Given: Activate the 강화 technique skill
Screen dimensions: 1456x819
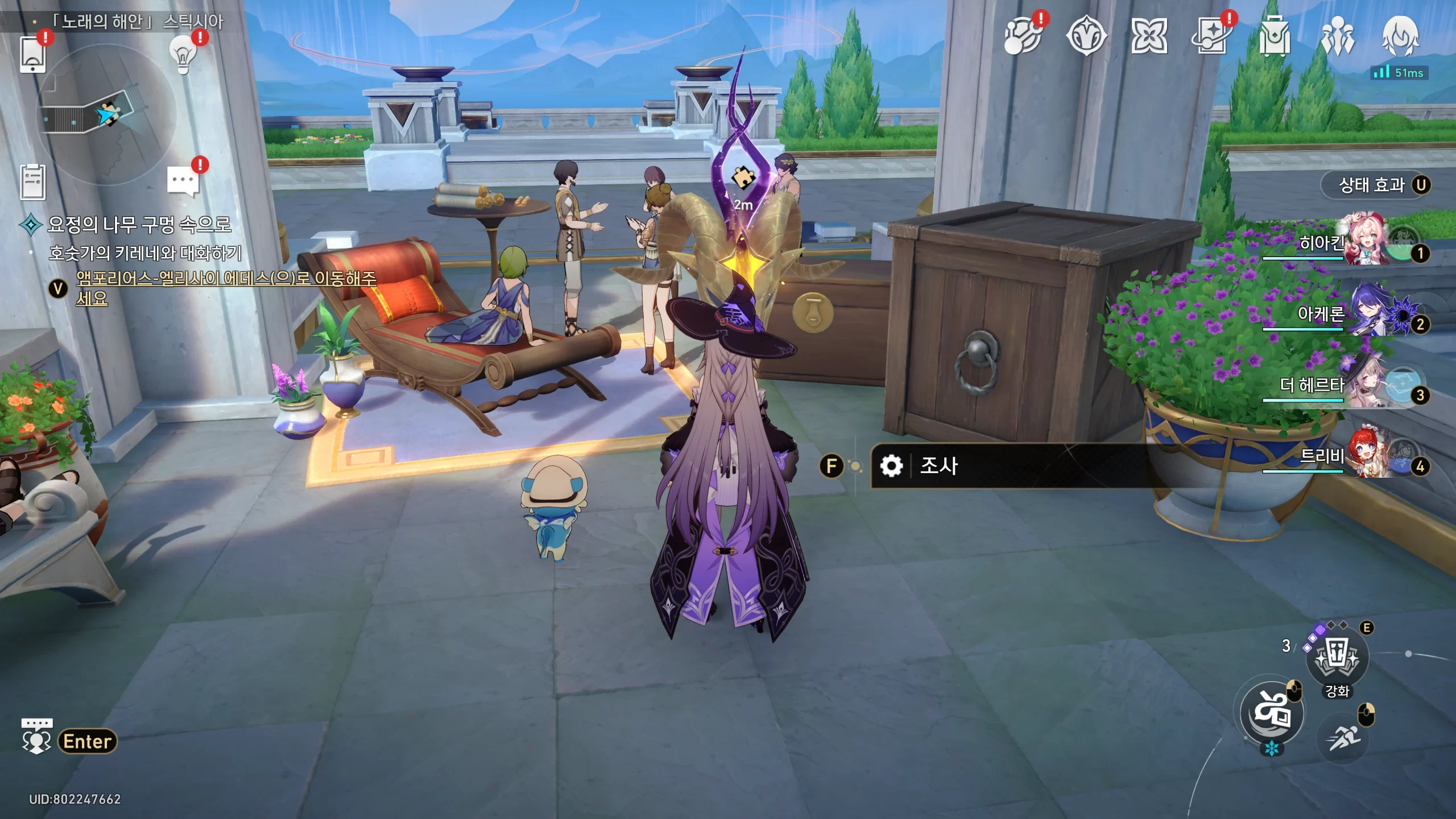Looking at the screenshot, I should tap(1337, 657).
